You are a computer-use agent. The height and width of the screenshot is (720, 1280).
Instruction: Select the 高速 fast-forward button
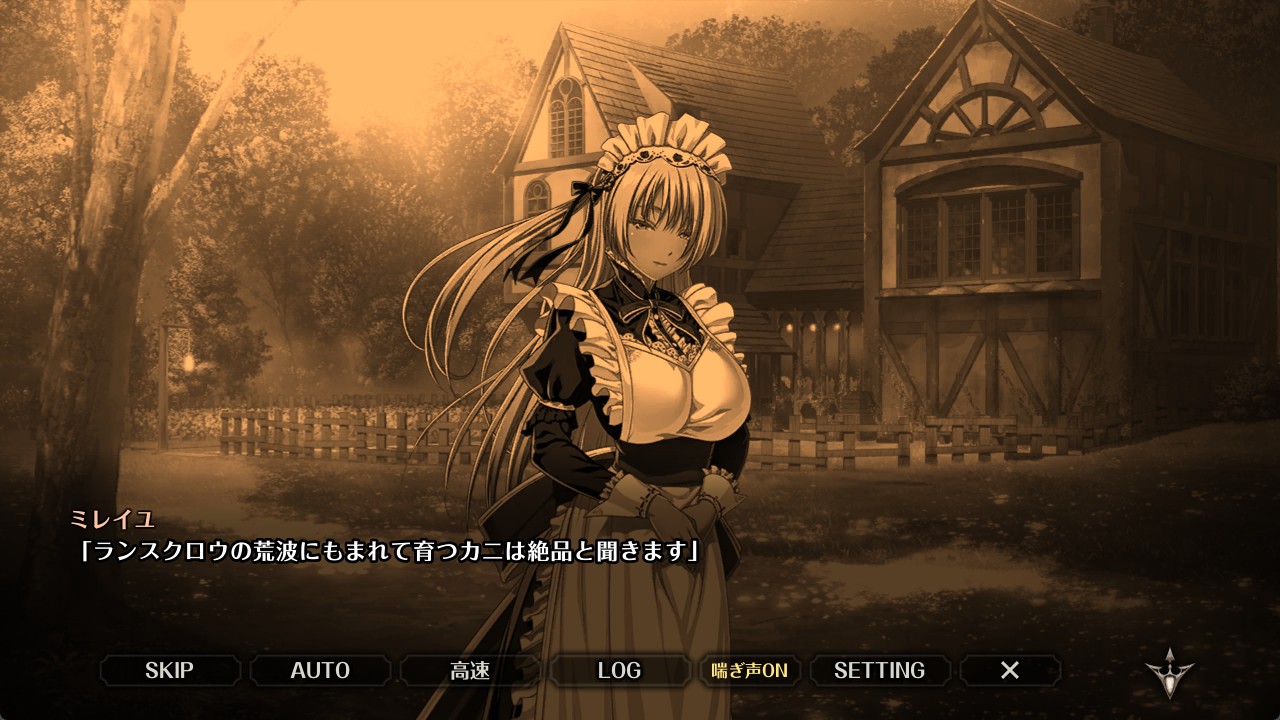(x=470, y=670)
